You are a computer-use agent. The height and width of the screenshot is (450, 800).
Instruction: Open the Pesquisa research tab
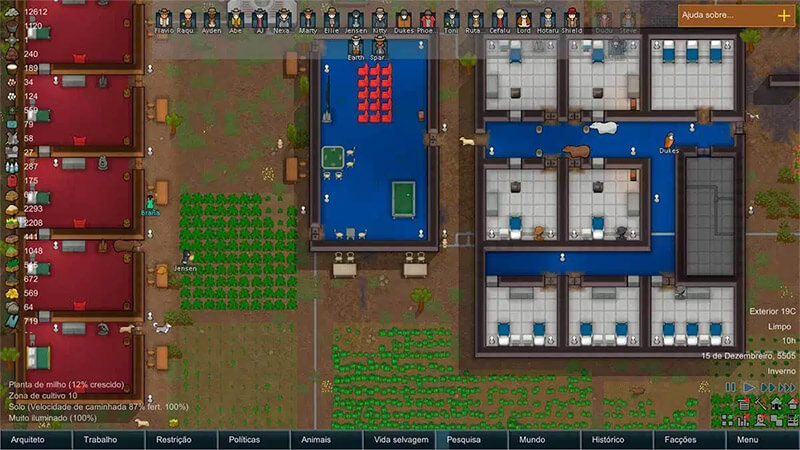464,440
